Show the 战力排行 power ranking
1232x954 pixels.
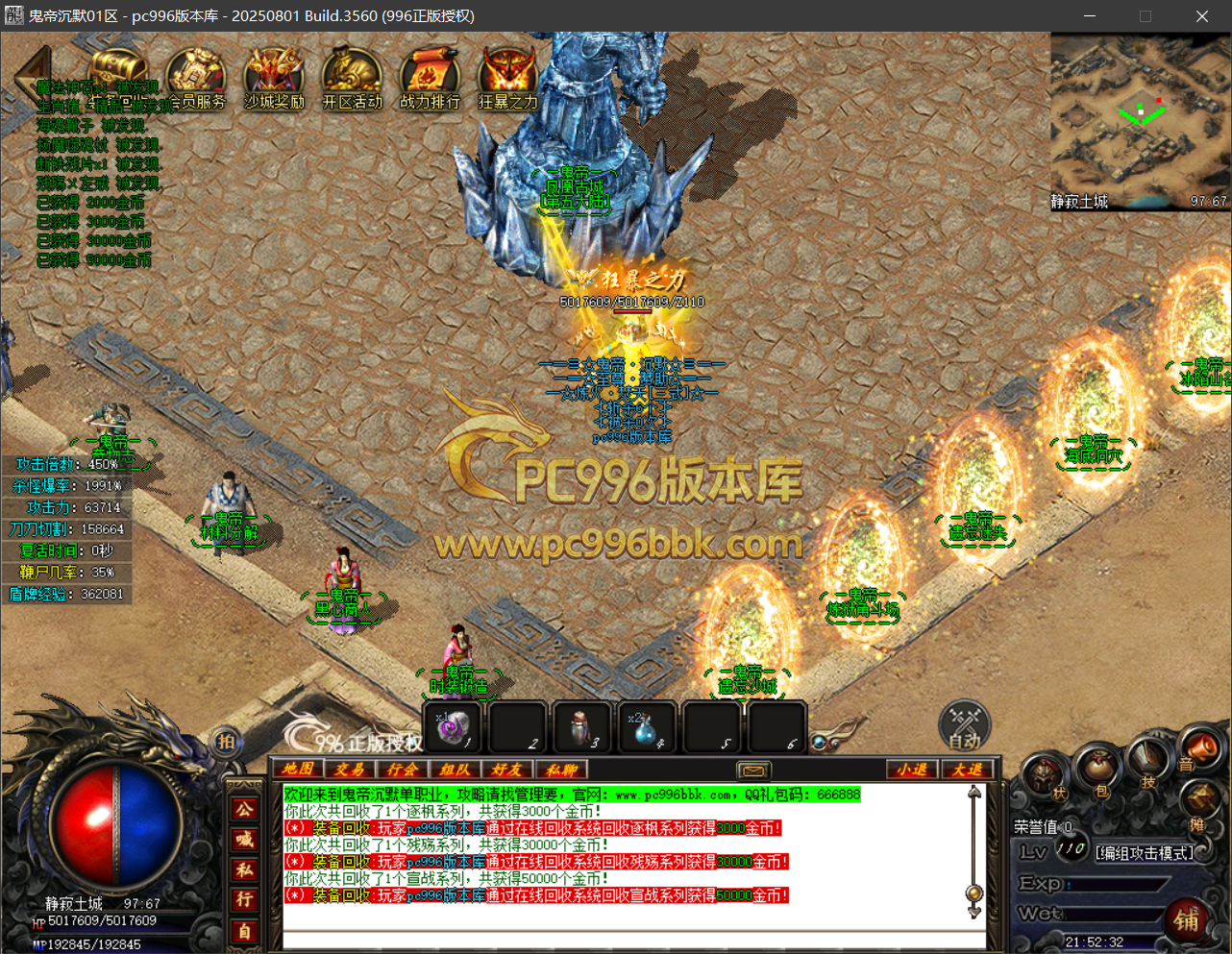click(x=430, y=79)
